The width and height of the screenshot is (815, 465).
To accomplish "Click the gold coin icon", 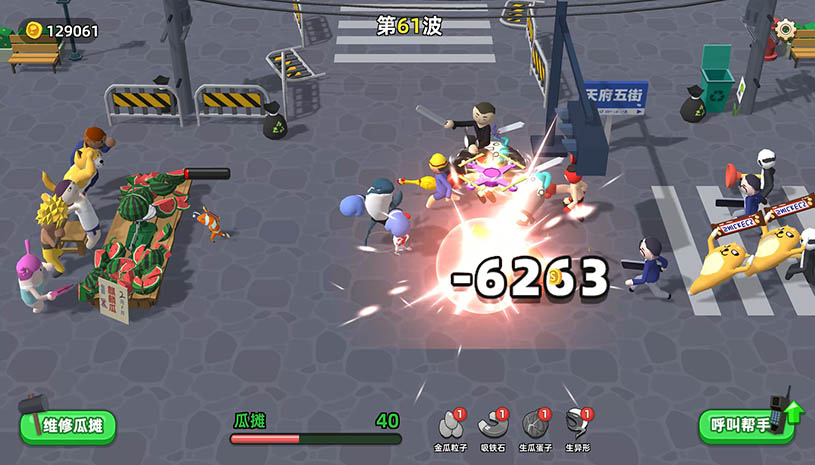I will [x=34, y=30].
